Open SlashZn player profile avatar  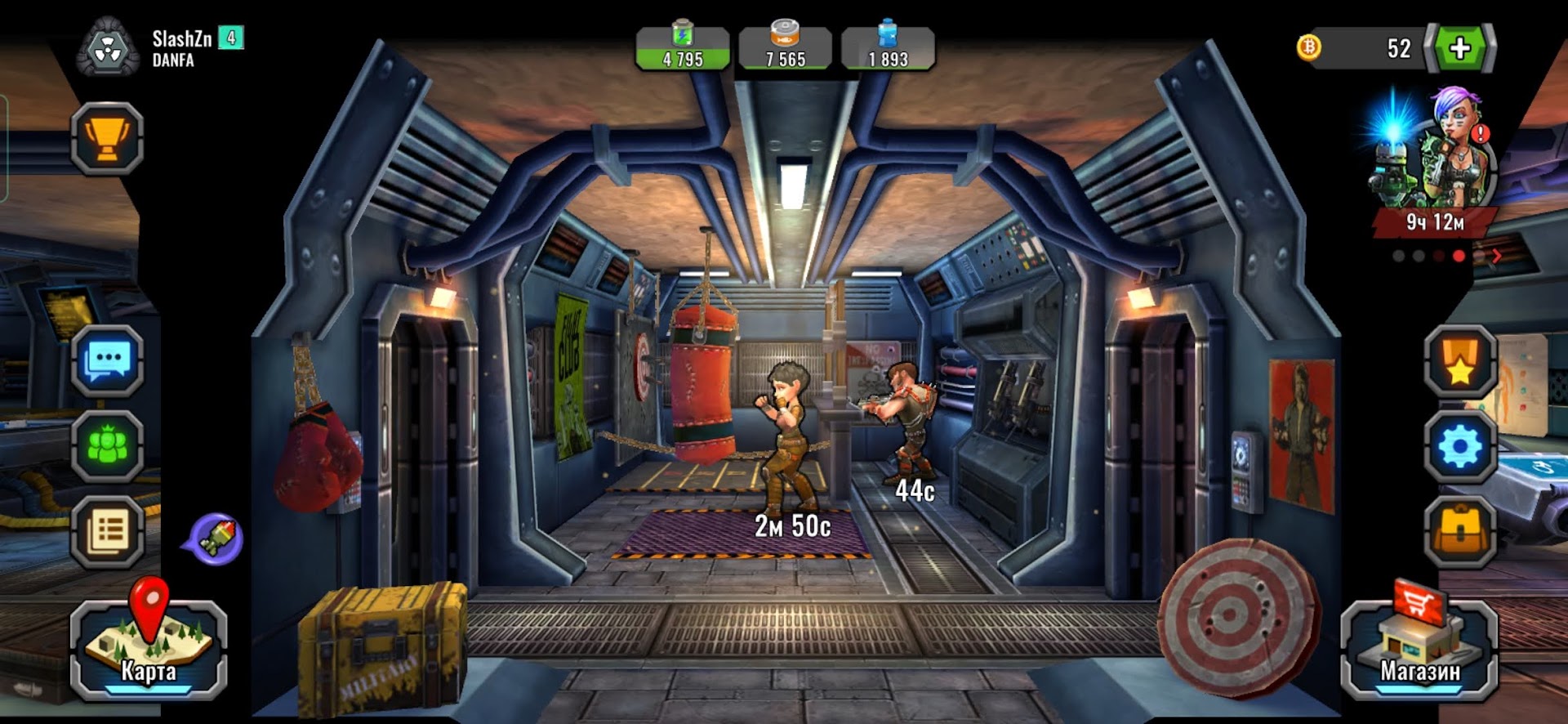pyautogui.click(x=108, y=49)
